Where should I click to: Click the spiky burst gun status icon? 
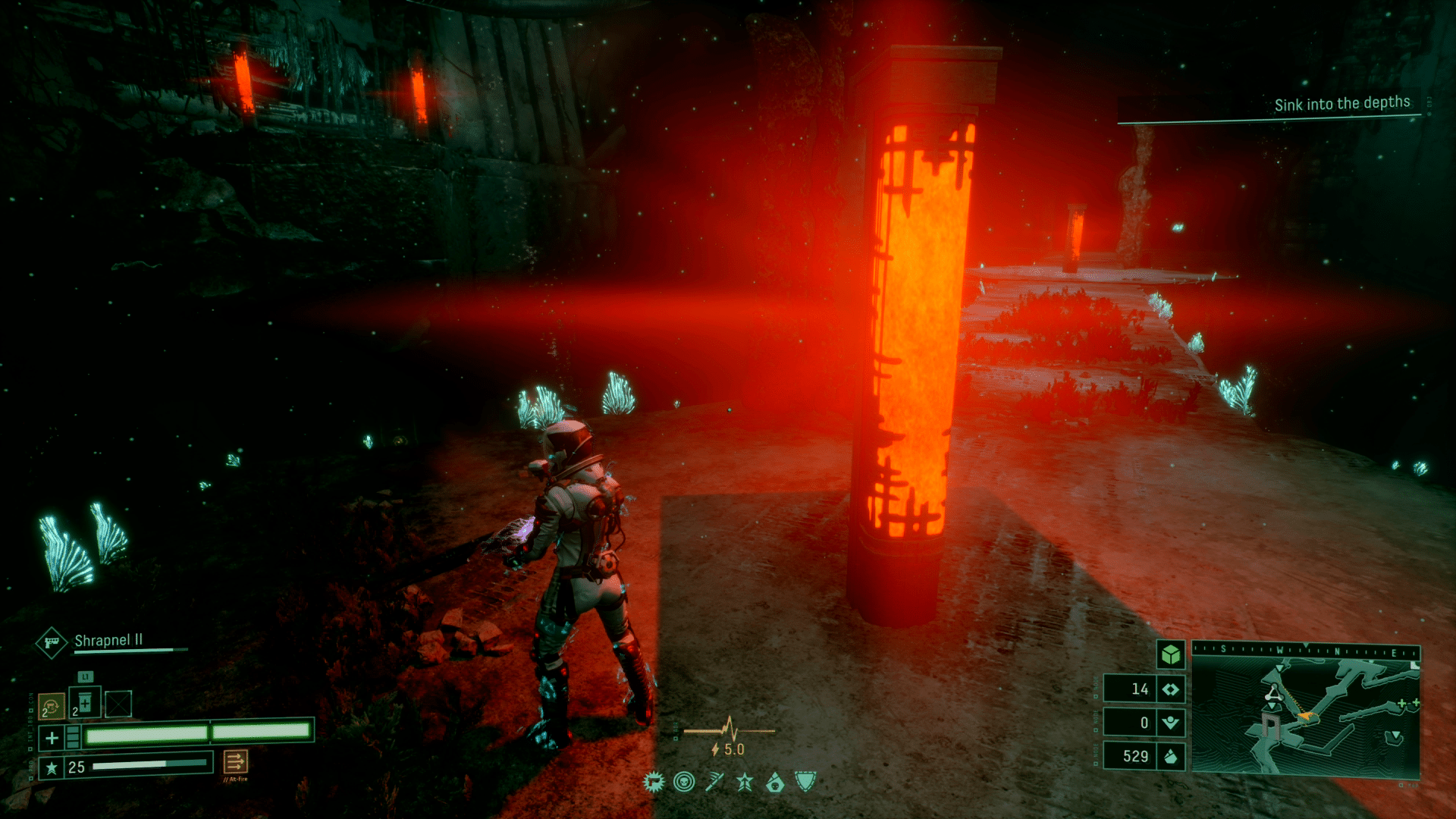pos(653,782)
